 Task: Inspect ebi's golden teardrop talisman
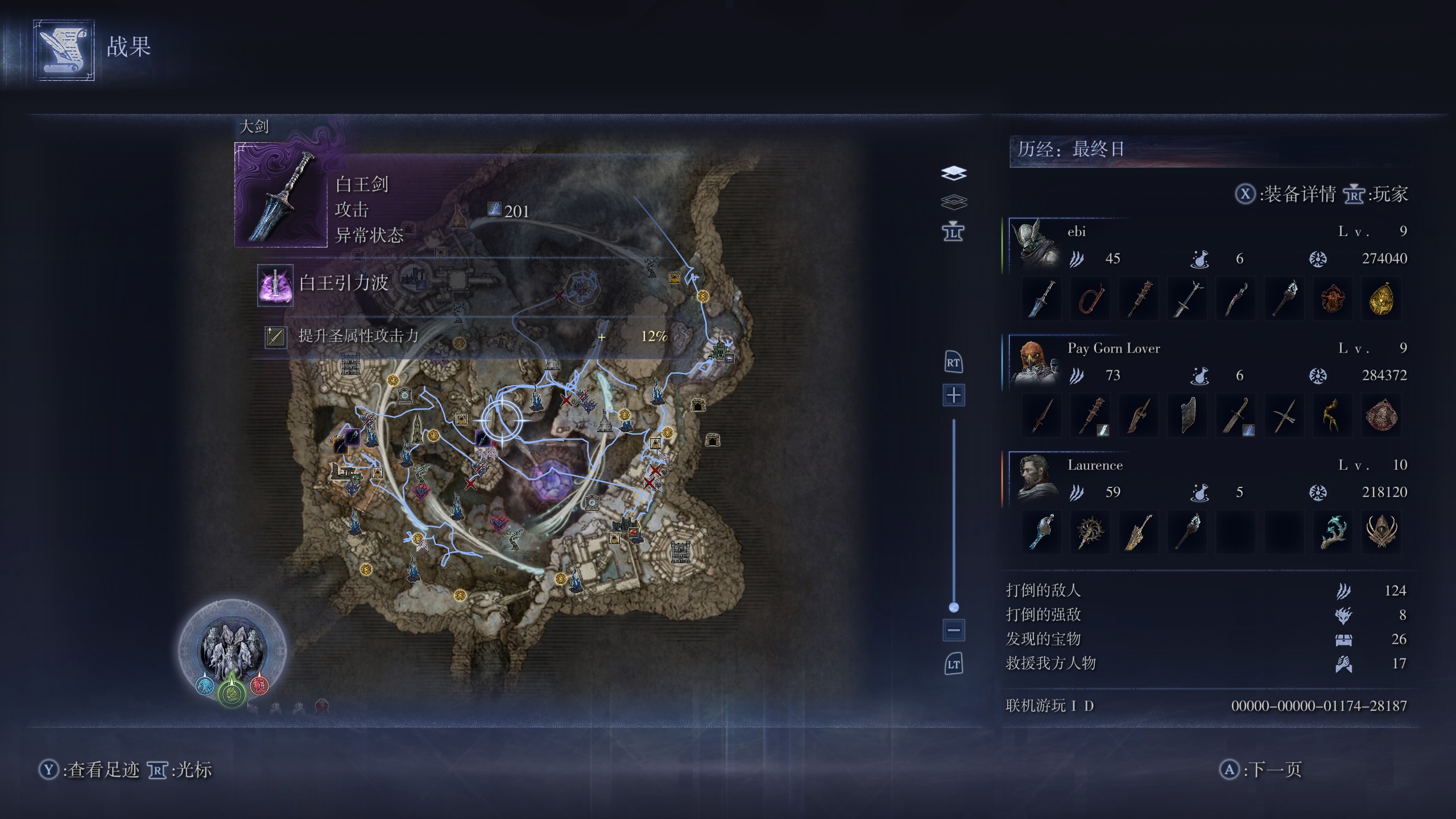pyautogui.click(x=1381, y=299)
